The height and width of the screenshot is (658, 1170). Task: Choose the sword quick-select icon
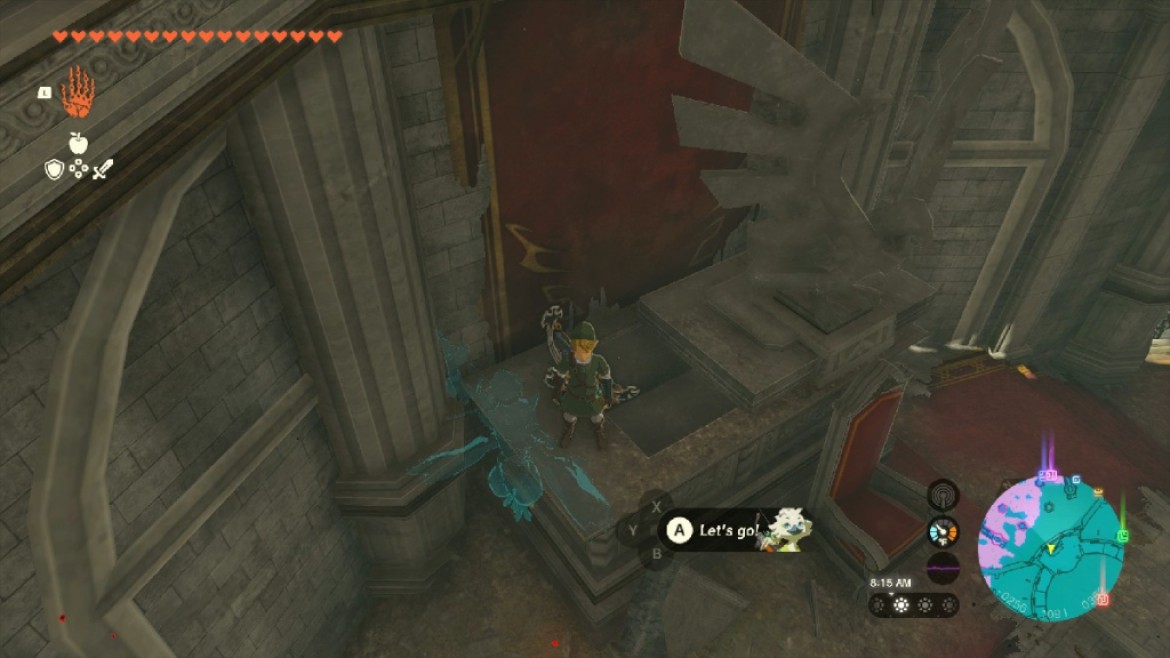coord(102,170)
